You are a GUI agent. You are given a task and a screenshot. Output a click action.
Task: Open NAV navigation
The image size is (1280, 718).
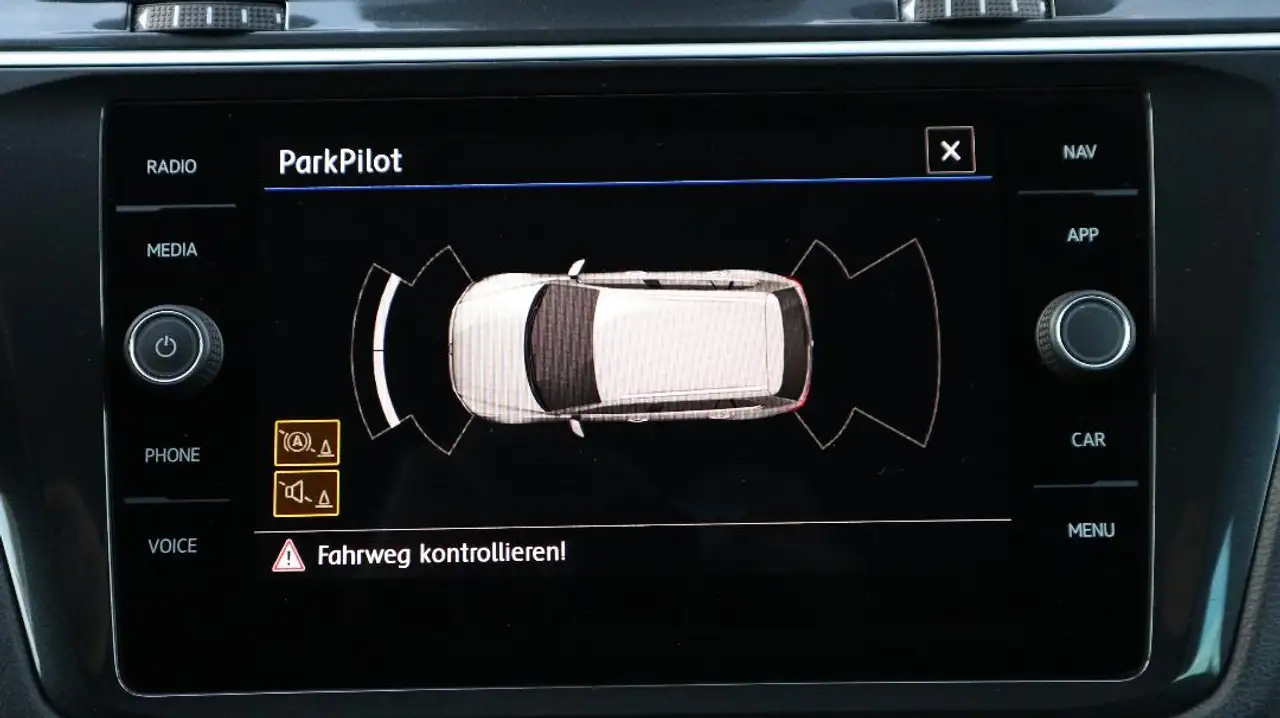pyautogui.click(x=1080, y=152)
